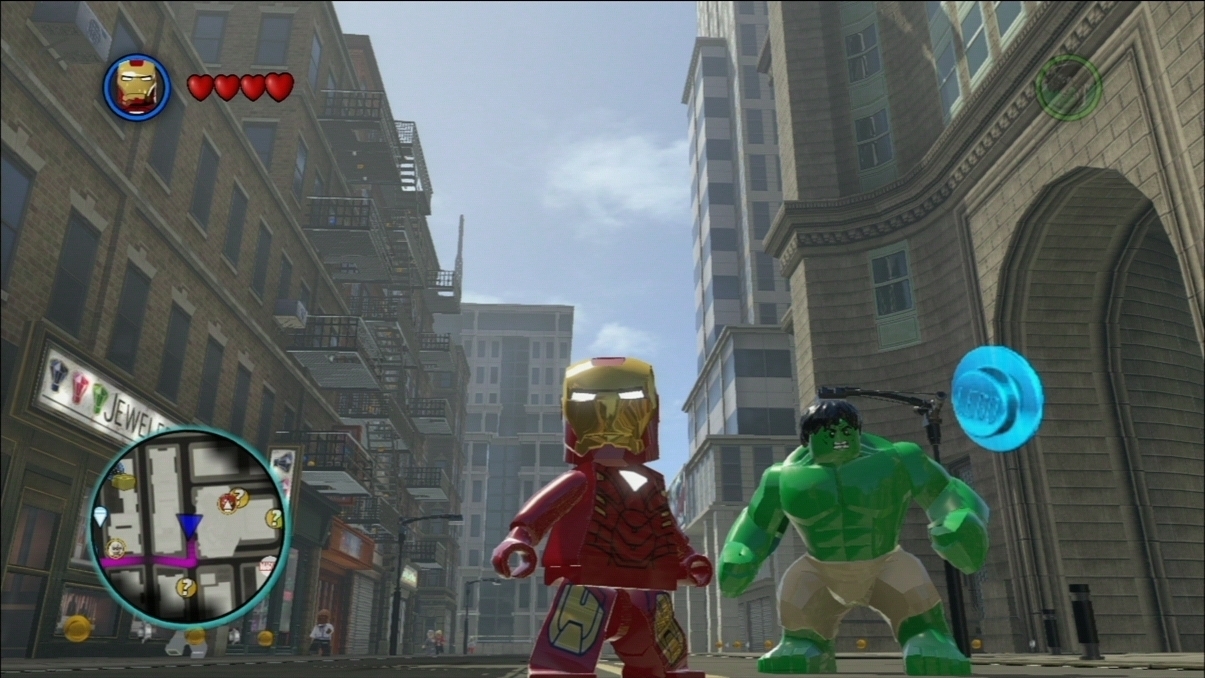Select the yellow LEGO brick minimap marker
The height and width of the screenshot is (678, 1205).
pos(123,481)
